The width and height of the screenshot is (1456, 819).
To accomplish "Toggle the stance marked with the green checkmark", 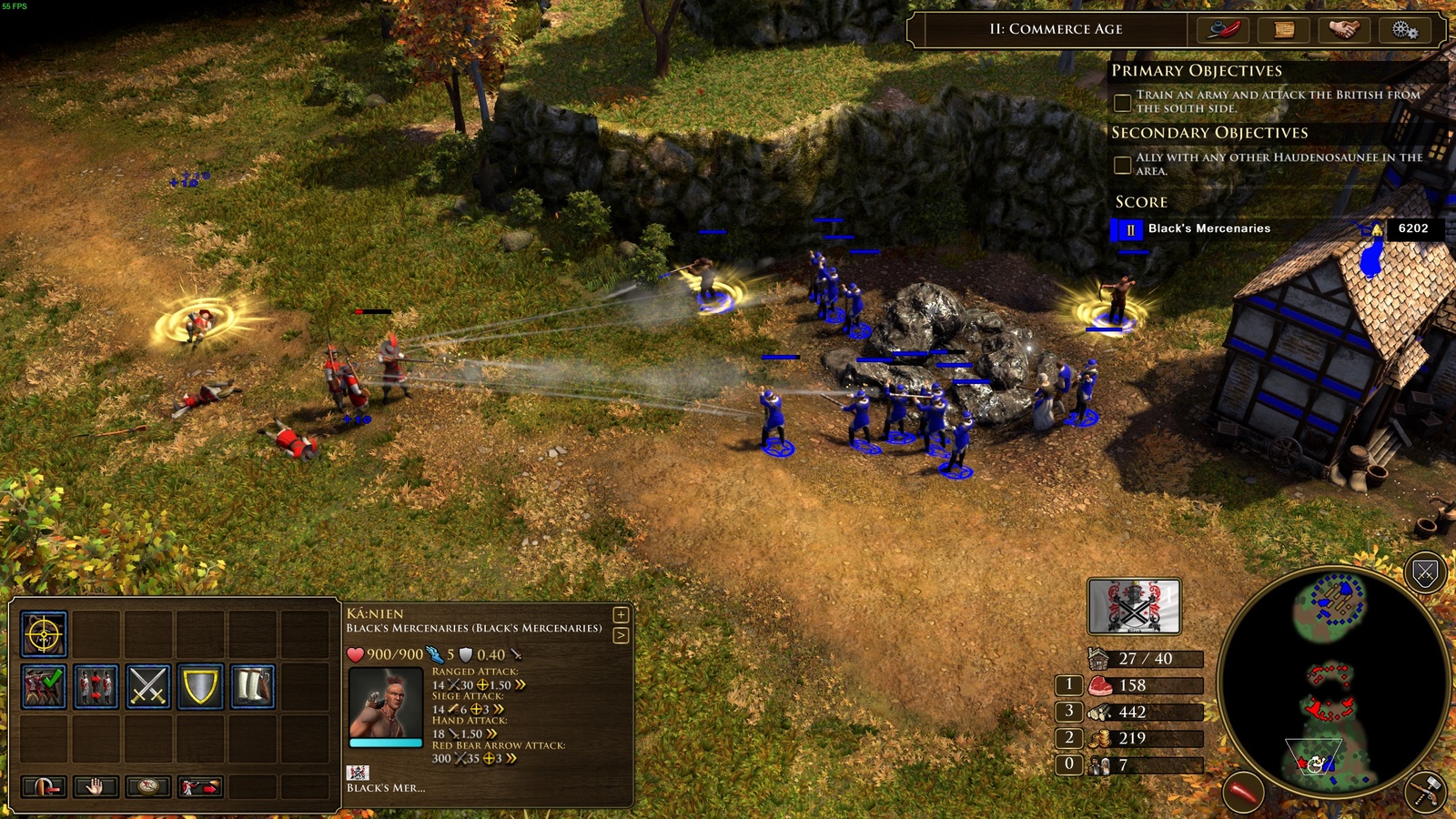I will click(x=45, y=686).
